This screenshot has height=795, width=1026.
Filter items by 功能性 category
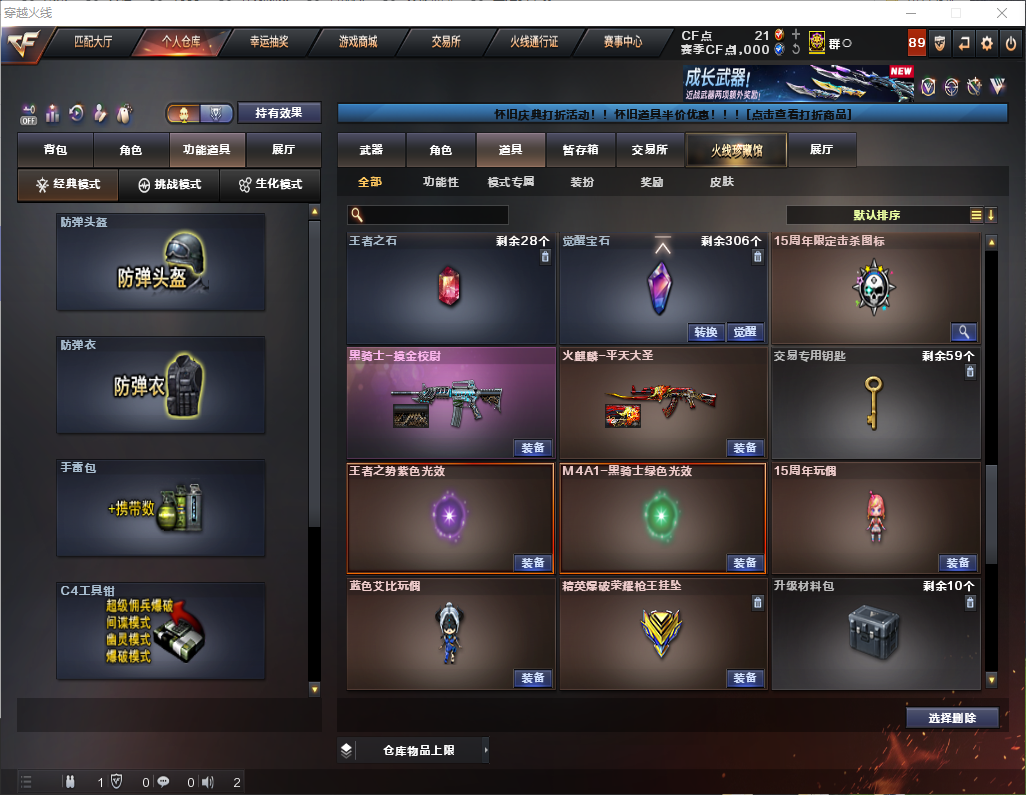[x=440, y=182]
